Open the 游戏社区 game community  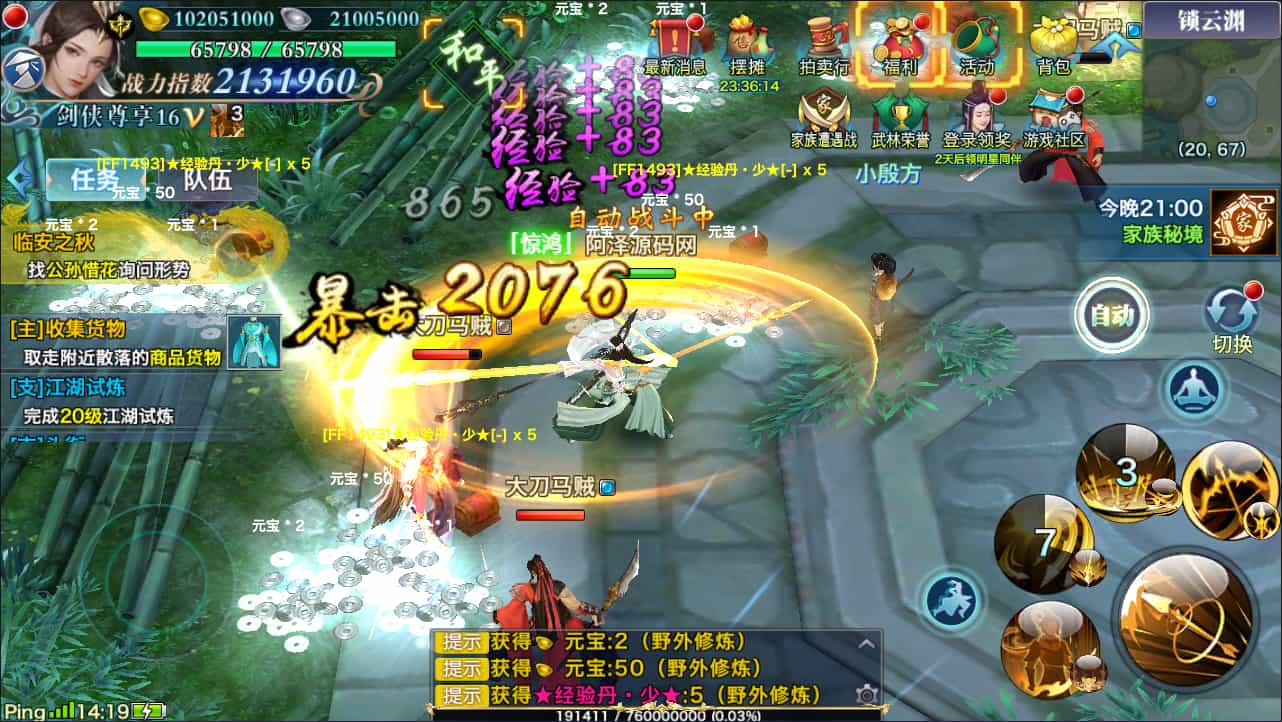1053,118
